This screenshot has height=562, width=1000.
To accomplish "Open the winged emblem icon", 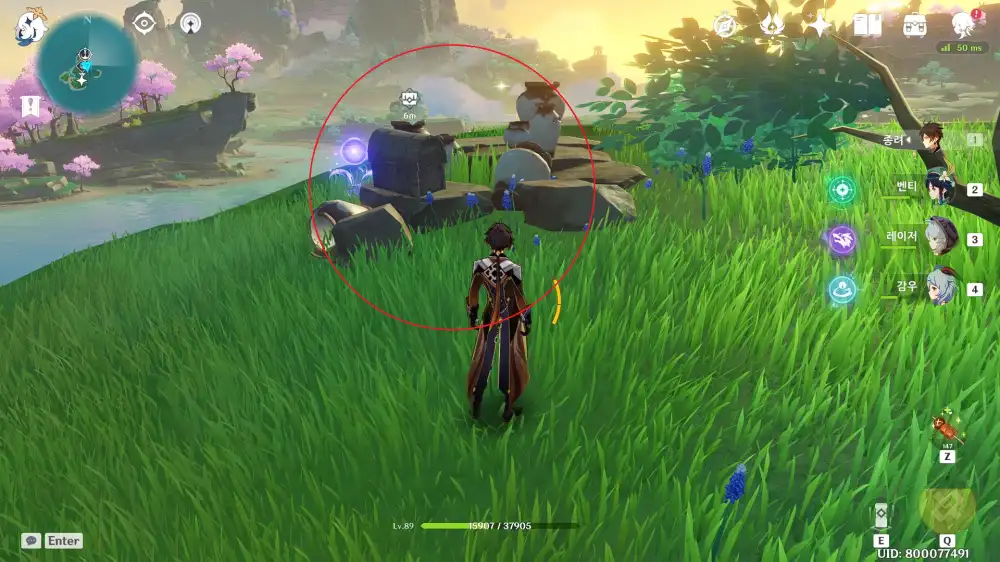I will click(772, 26).
